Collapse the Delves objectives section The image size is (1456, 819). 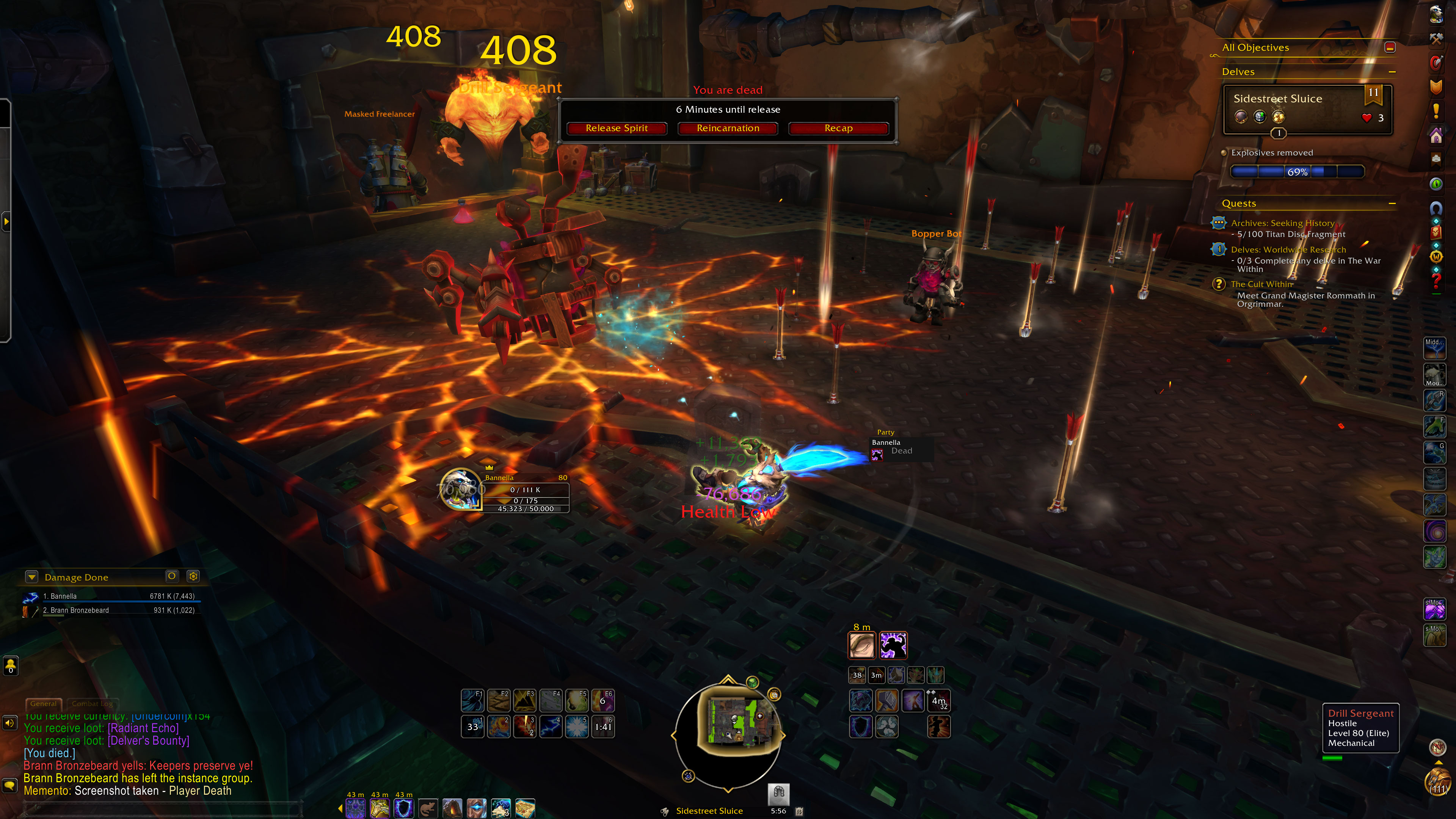tap(1392, 72)
